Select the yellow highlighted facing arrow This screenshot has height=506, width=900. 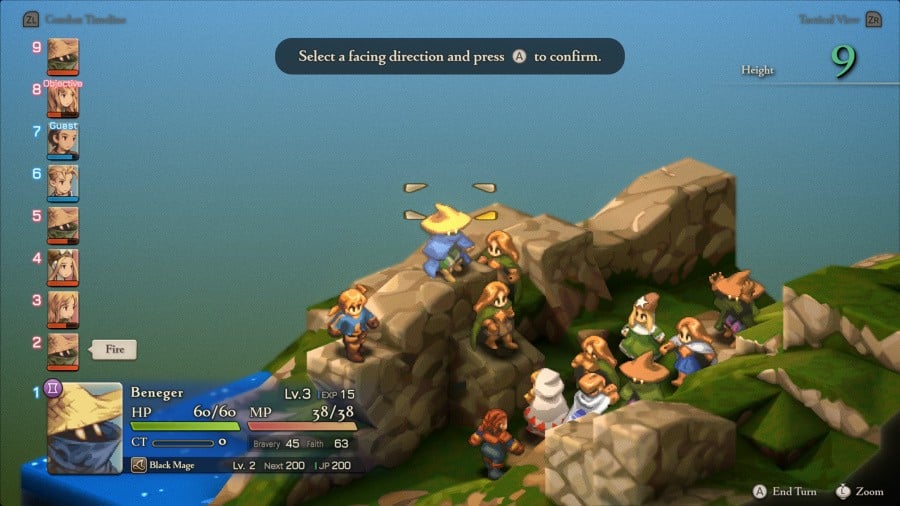point(485,214)
